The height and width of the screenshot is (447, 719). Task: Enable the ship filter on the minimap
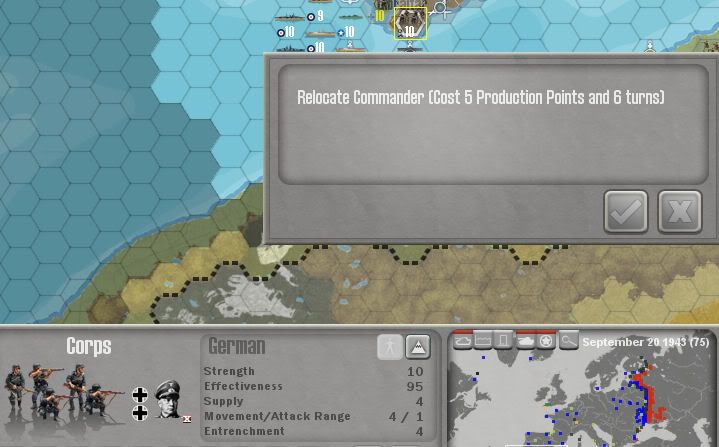tap(463, 341)
